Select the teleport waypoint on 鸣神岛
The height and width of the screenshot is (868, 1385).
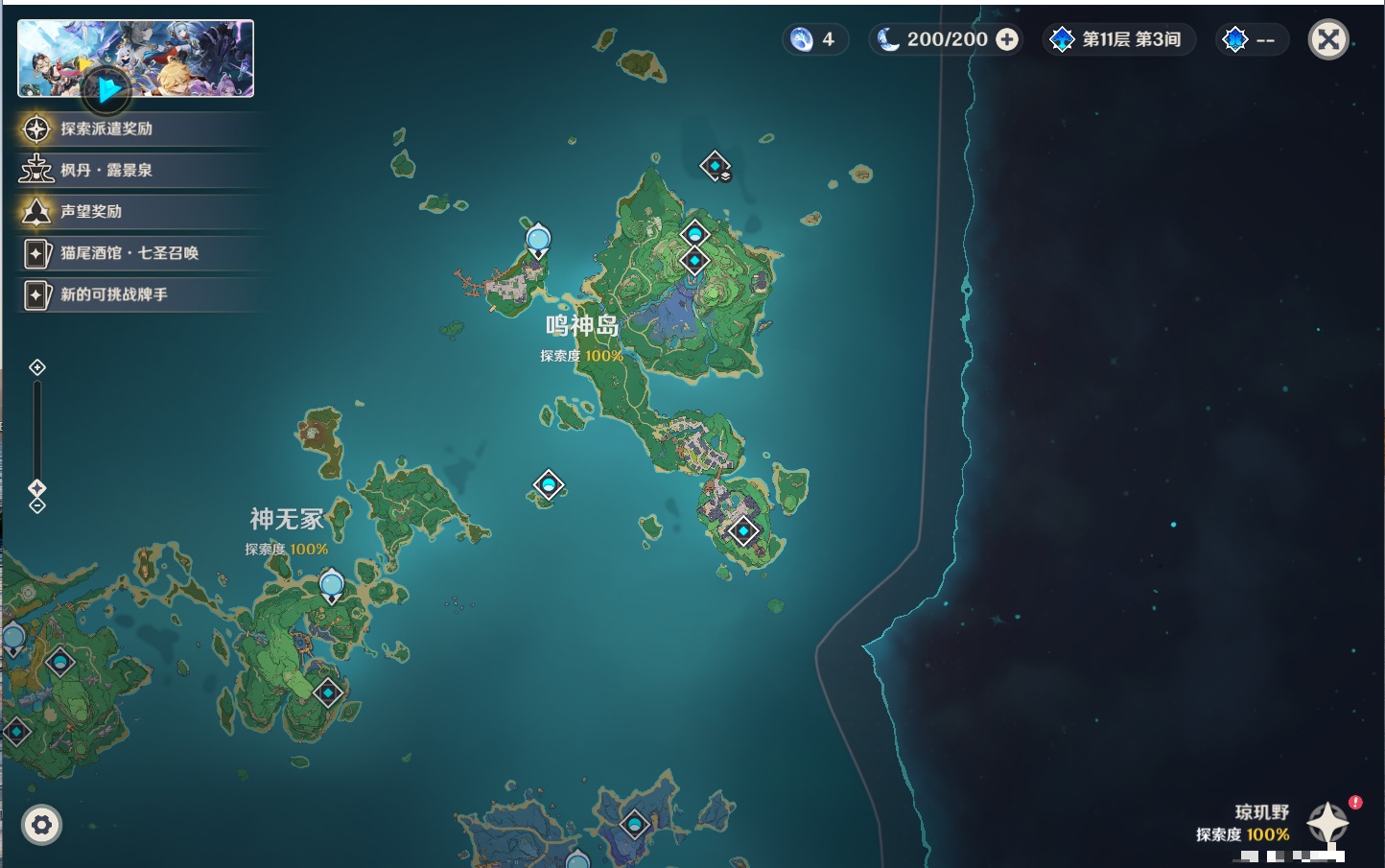pyautogui.click(x=695, y=232)
